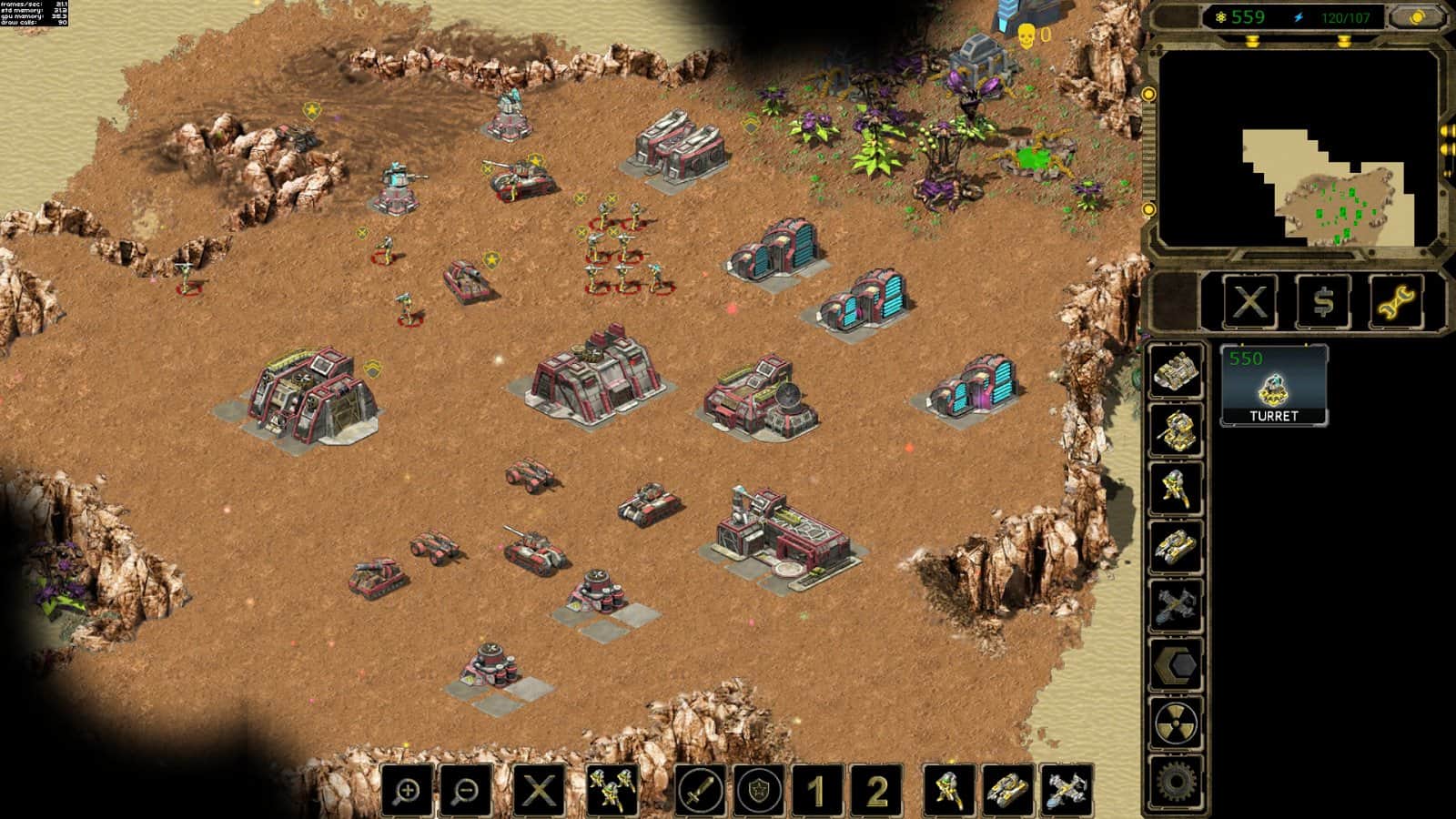Click the X cancel button below the minimap
1456x819 pixels.
point(1249,301)
